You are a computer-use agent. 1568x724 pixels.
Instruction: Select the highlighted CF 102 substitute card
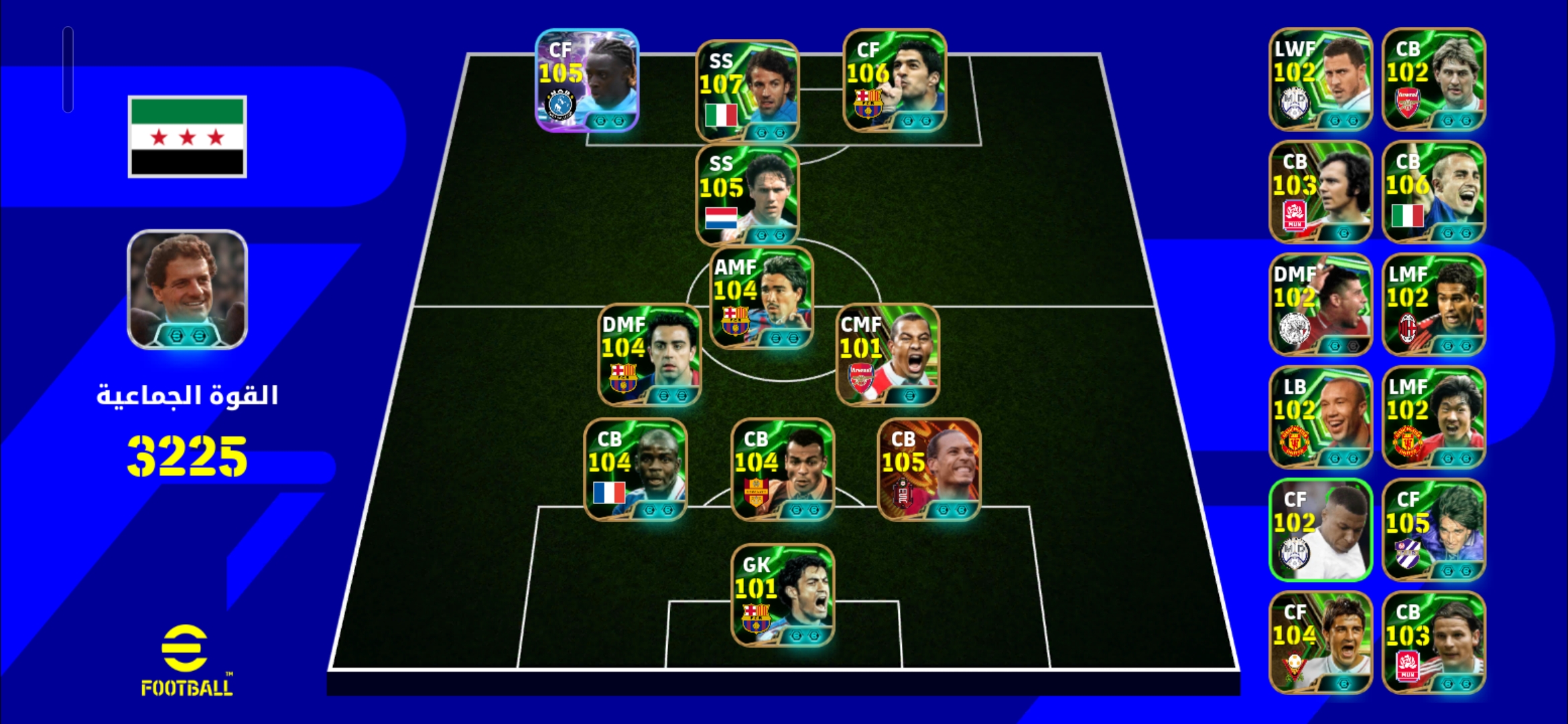pyautogui.click(x=1321, y=530)
